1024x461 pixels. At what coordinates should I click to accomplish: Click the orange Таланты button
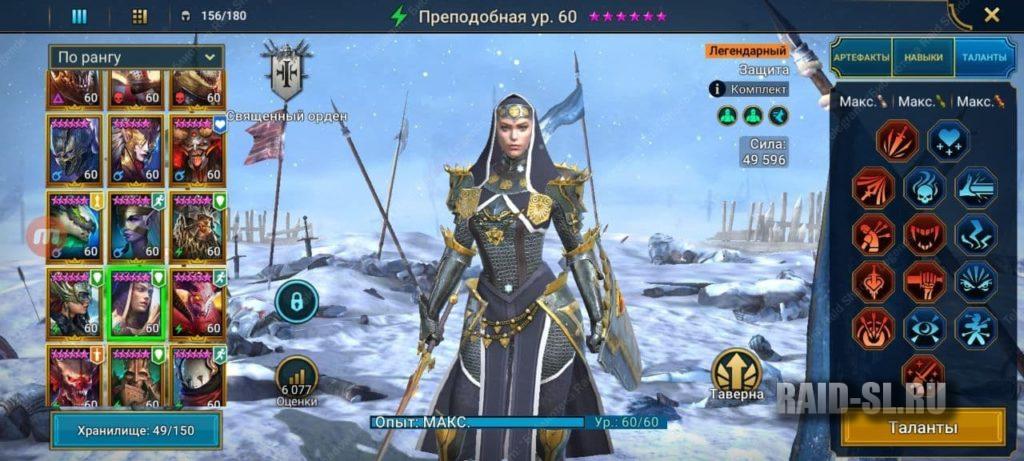923,428
